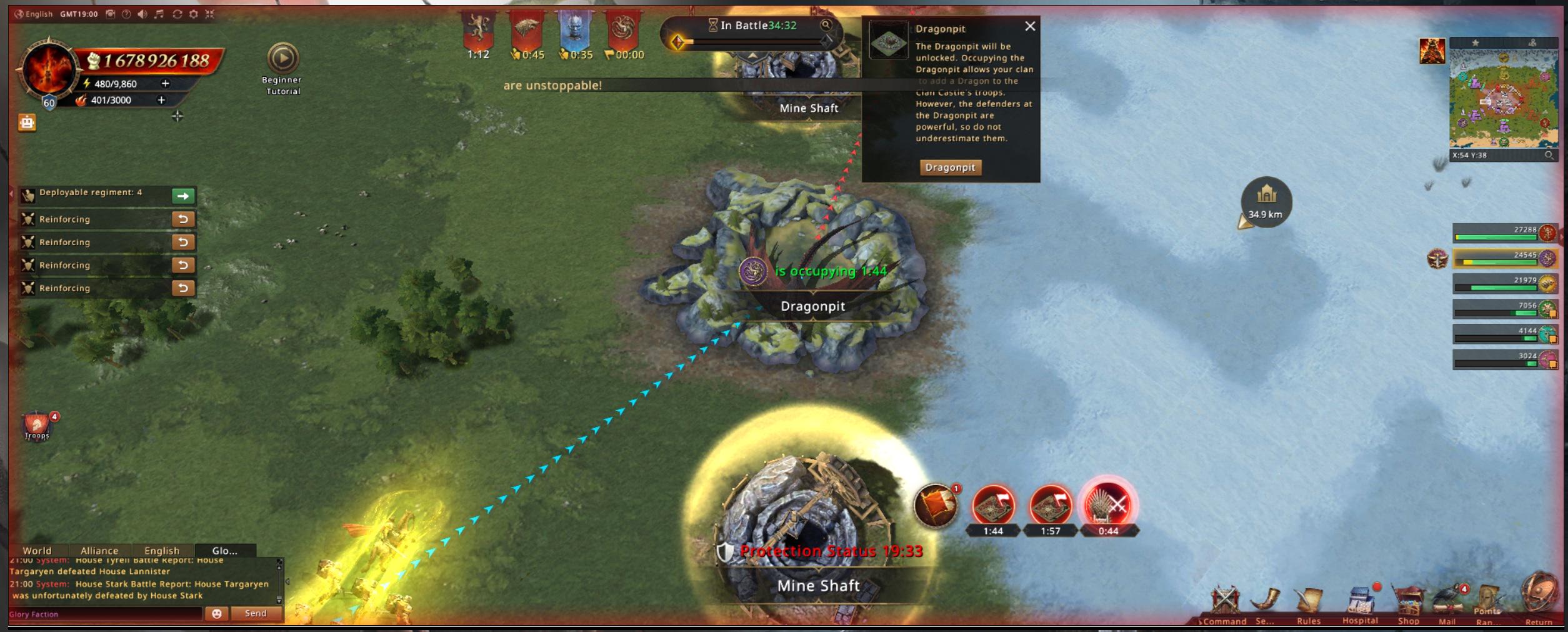Open the Shop treasure chest
The height and width of the screenshot is (632, 1568).
pos(1409,603)
